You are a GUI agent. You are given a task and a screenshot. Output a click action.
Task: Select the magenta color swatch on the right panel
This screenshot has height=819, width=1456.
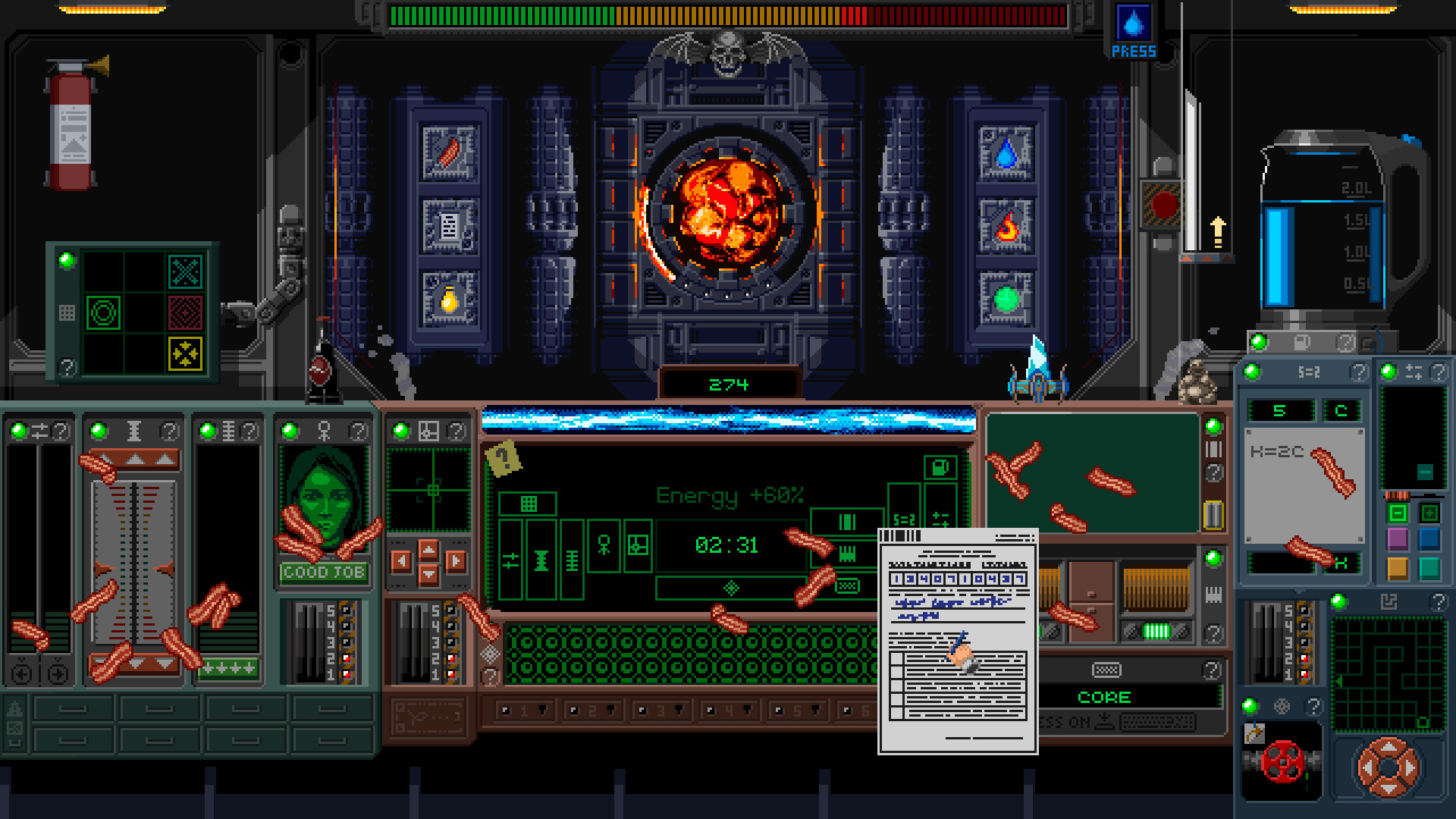click(1398, 538)
